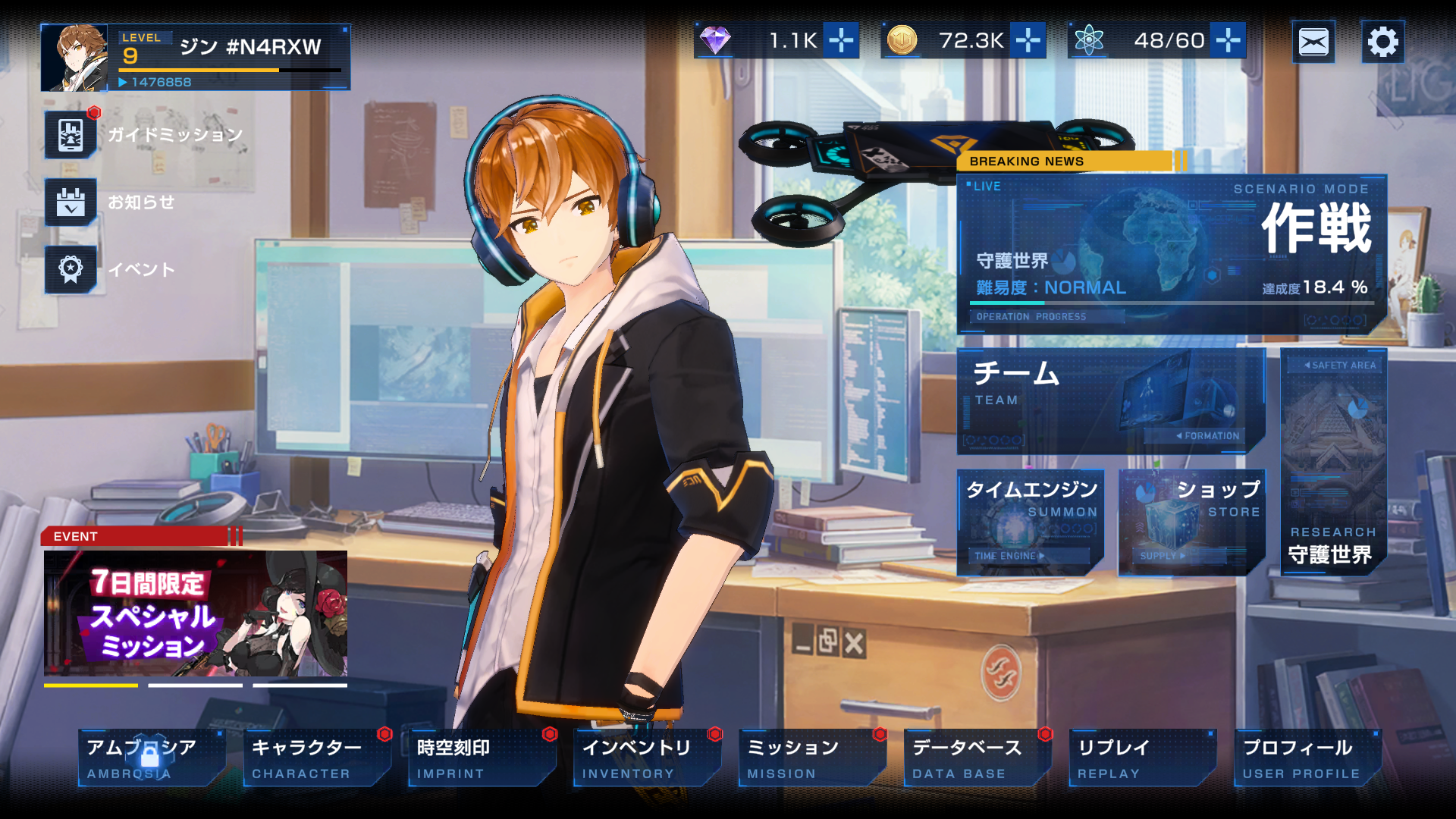Open タイムエンジン Summon panel

1031,522
